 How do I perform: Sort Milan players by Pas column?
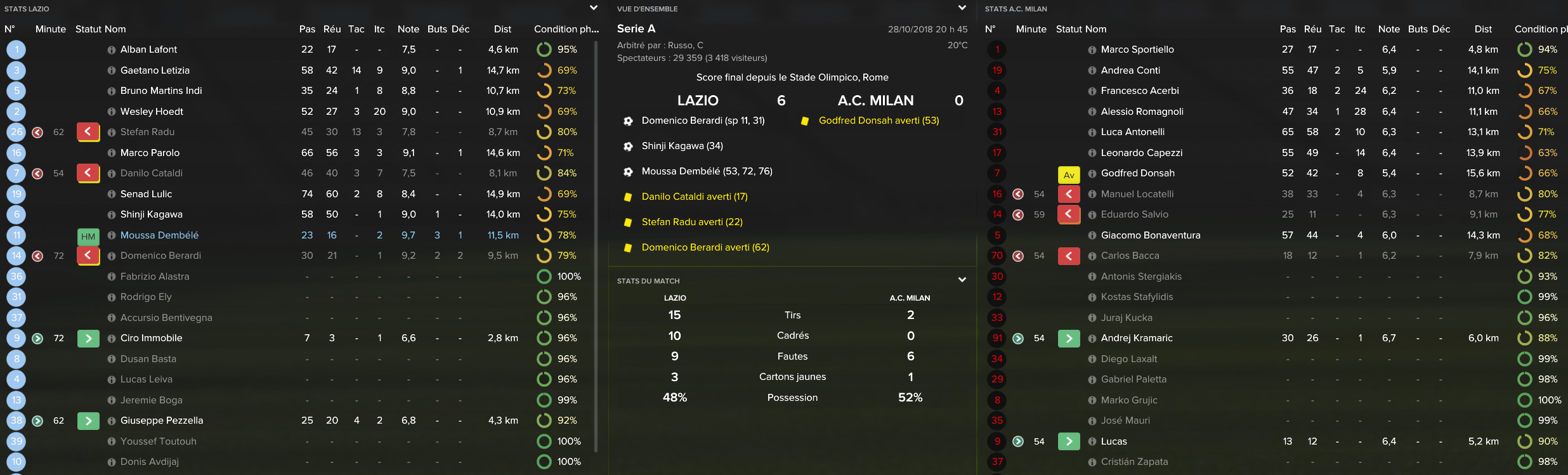(1288, 29)
